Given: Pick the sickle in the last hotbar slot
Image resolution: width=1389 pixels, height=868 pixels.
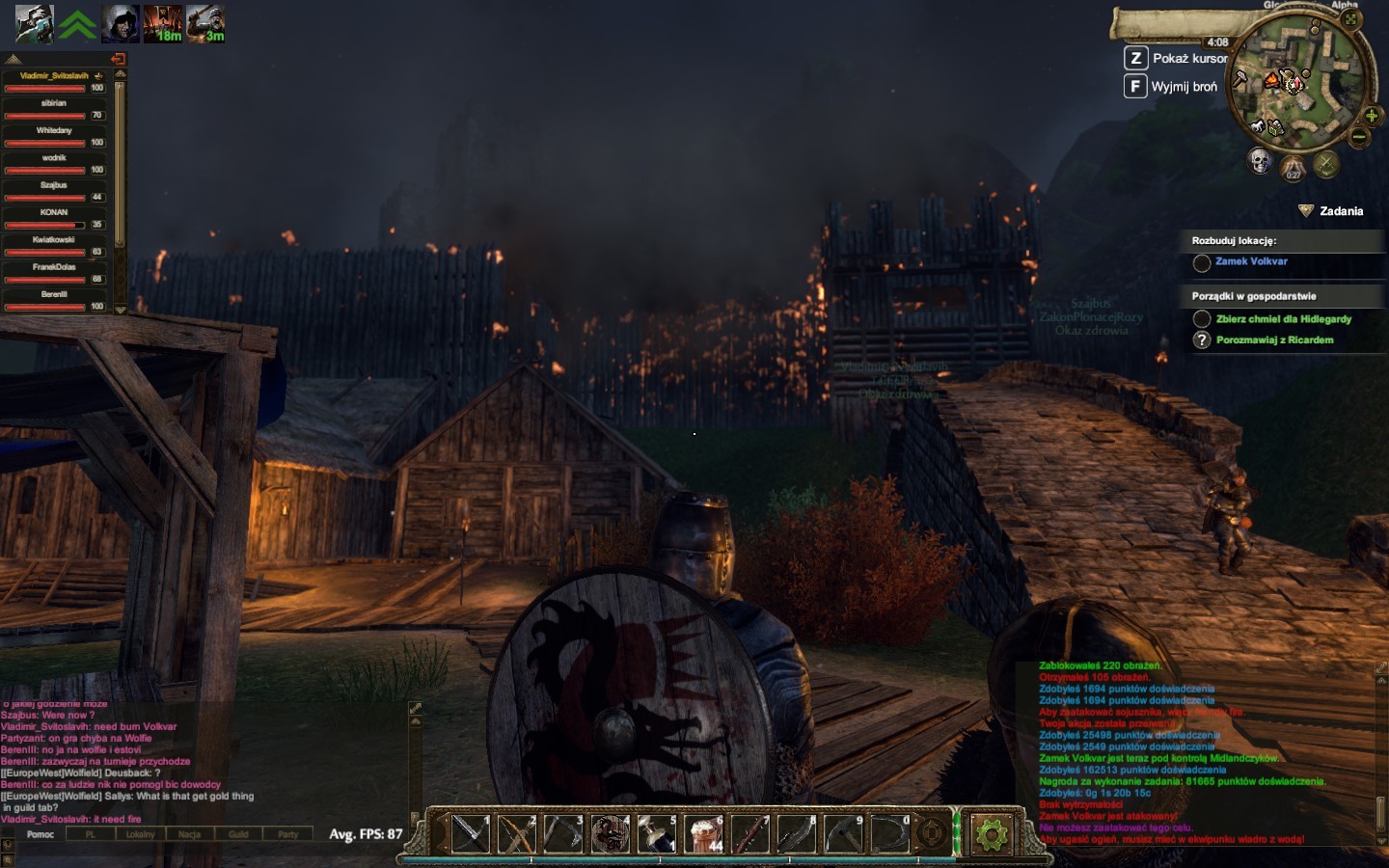Looking at the screenshot, I should (889, 833).
